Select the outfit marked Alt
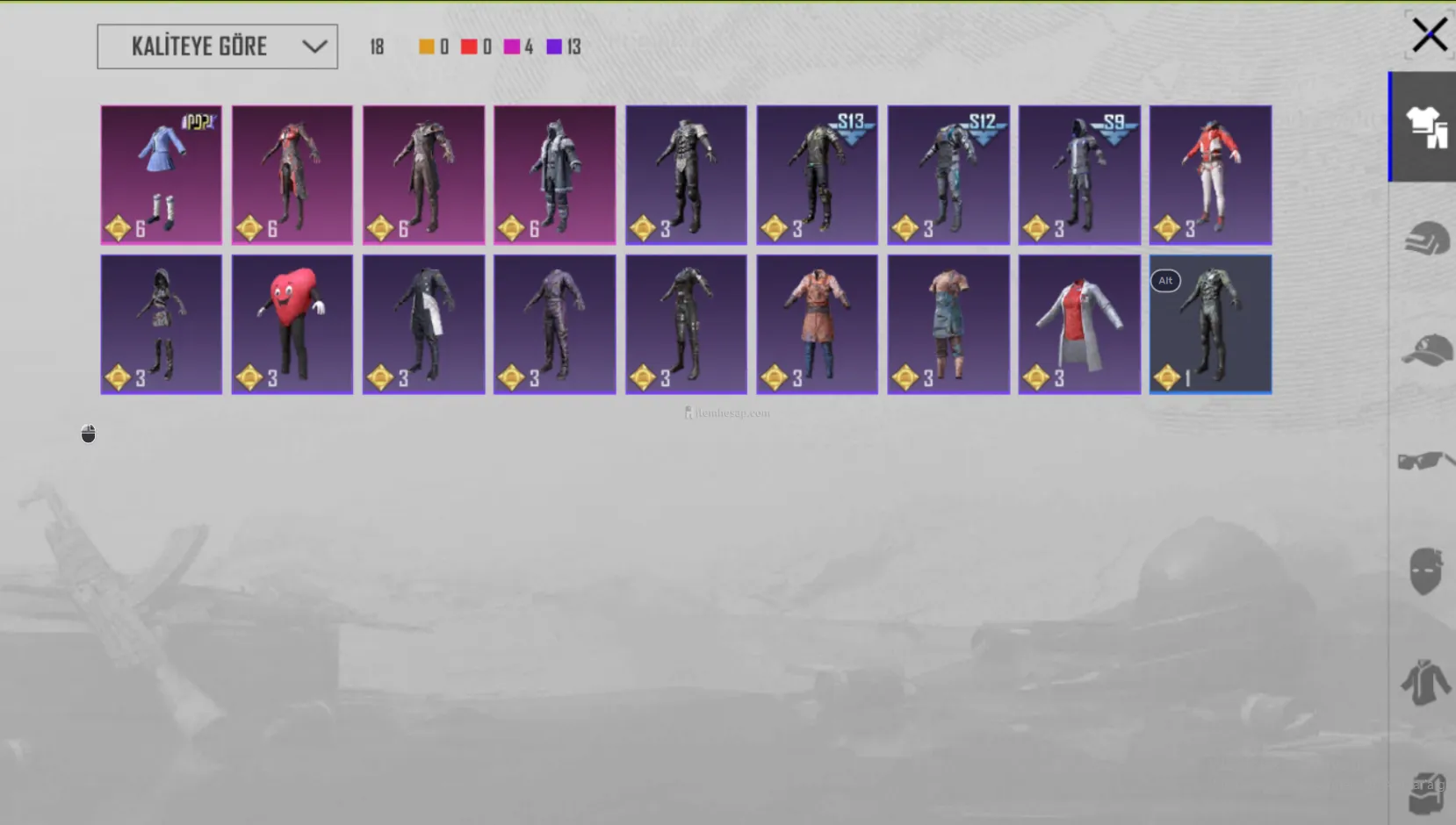 pos(1210,324)
